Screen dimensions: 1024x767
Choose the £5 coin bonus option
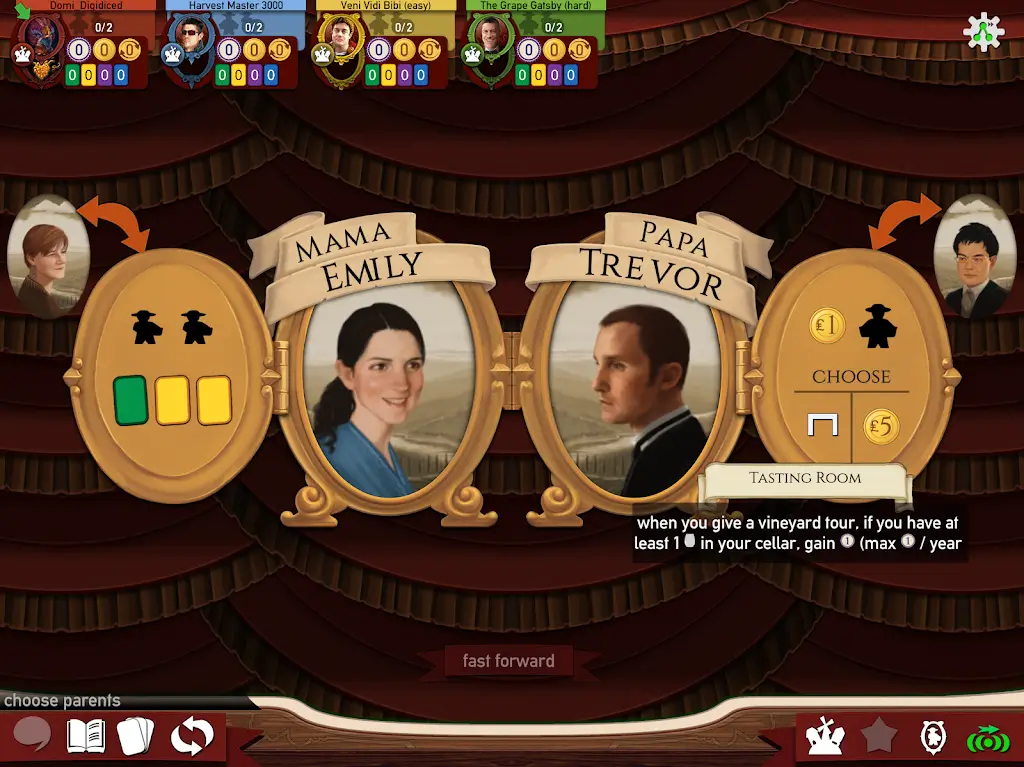pos(881,427)
